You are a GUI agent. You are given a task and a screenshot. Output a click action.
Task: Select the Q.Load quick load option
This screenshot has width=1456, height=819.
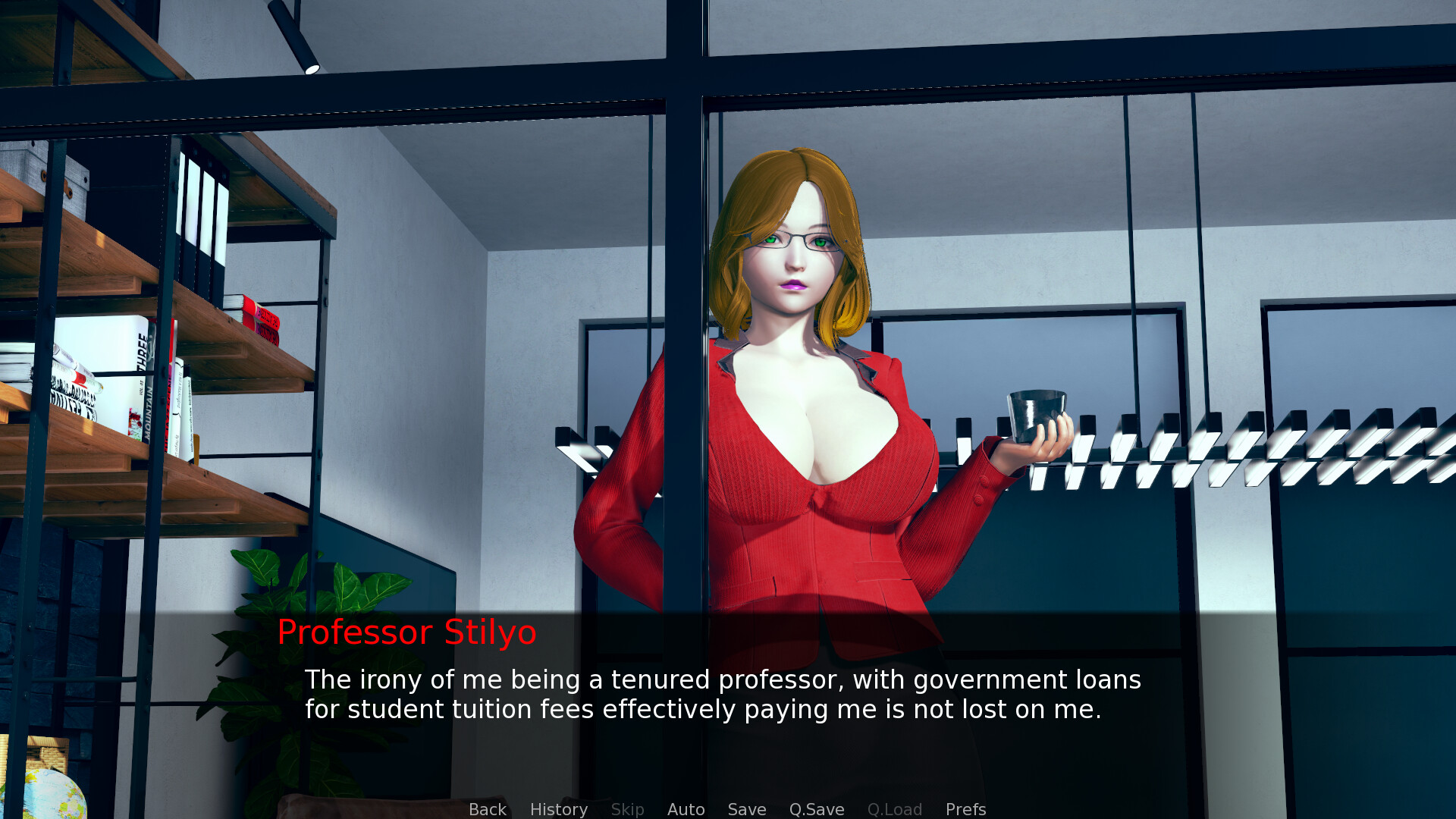tap(894, 809)
